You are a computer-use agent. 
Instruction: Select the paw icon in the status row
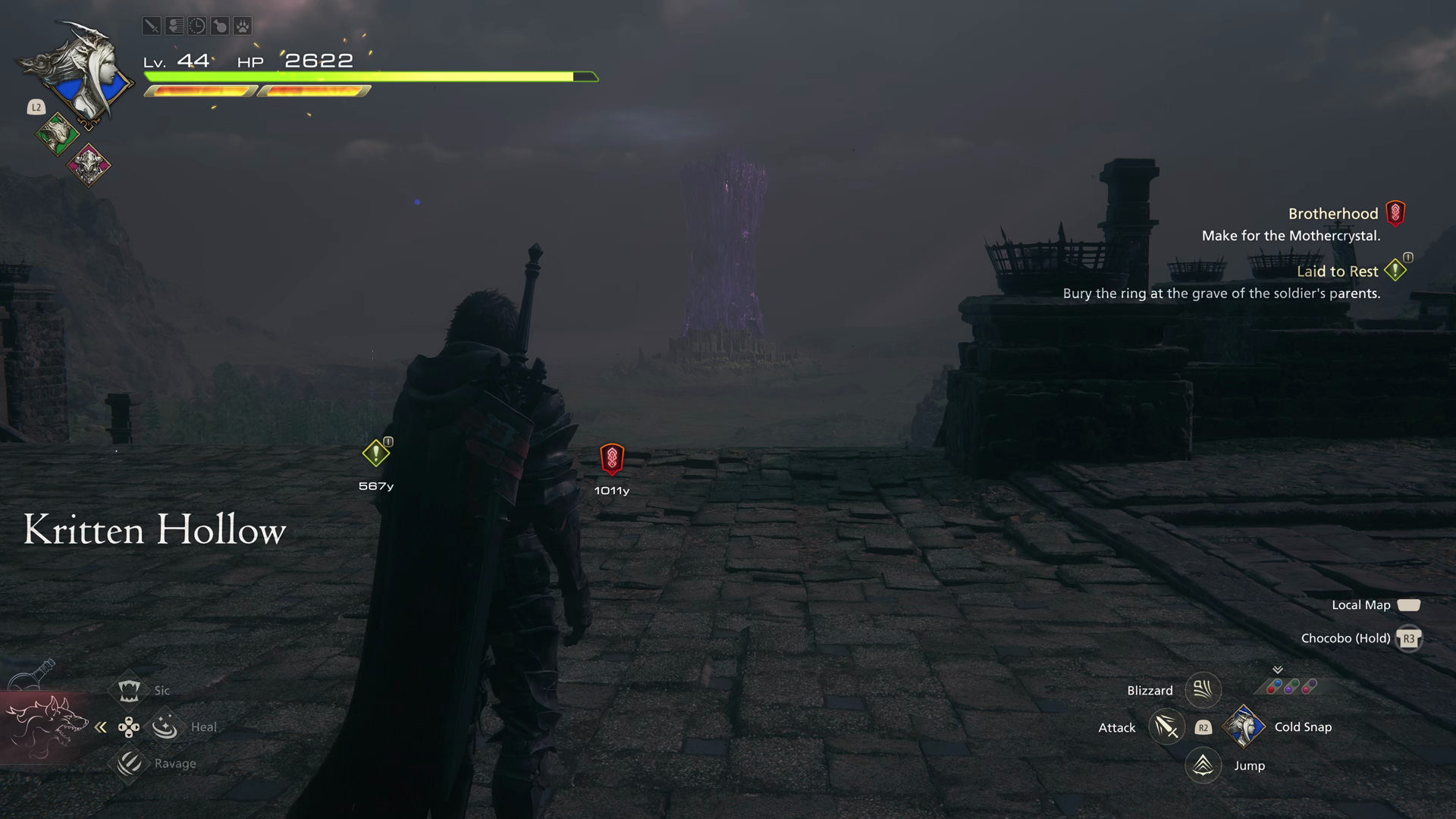pyautogui.click(x=242, y=27)
